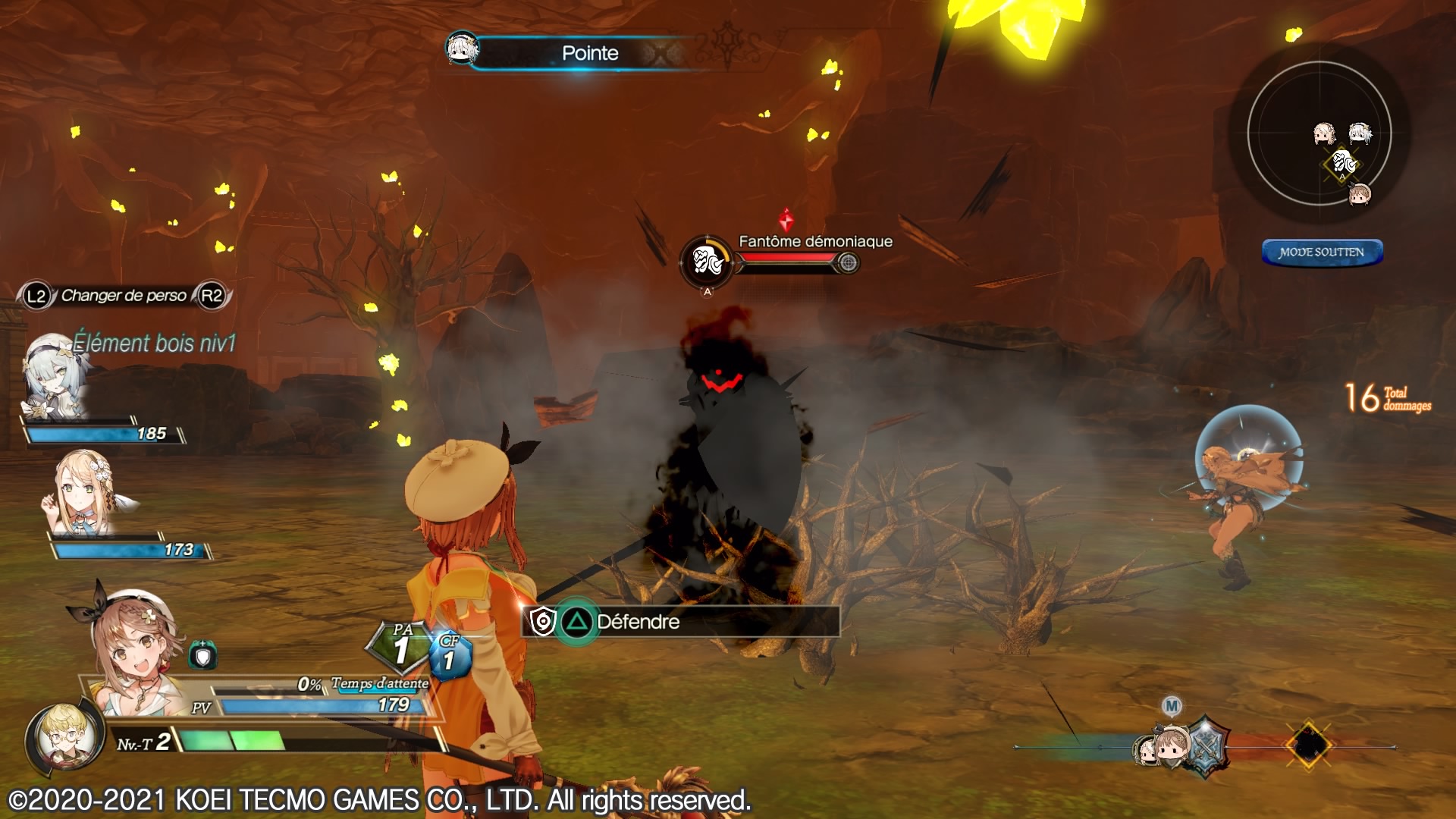The image size is (1456, 819).
Task: Select the white-haired party member portrait
Action: coord(55,377)
